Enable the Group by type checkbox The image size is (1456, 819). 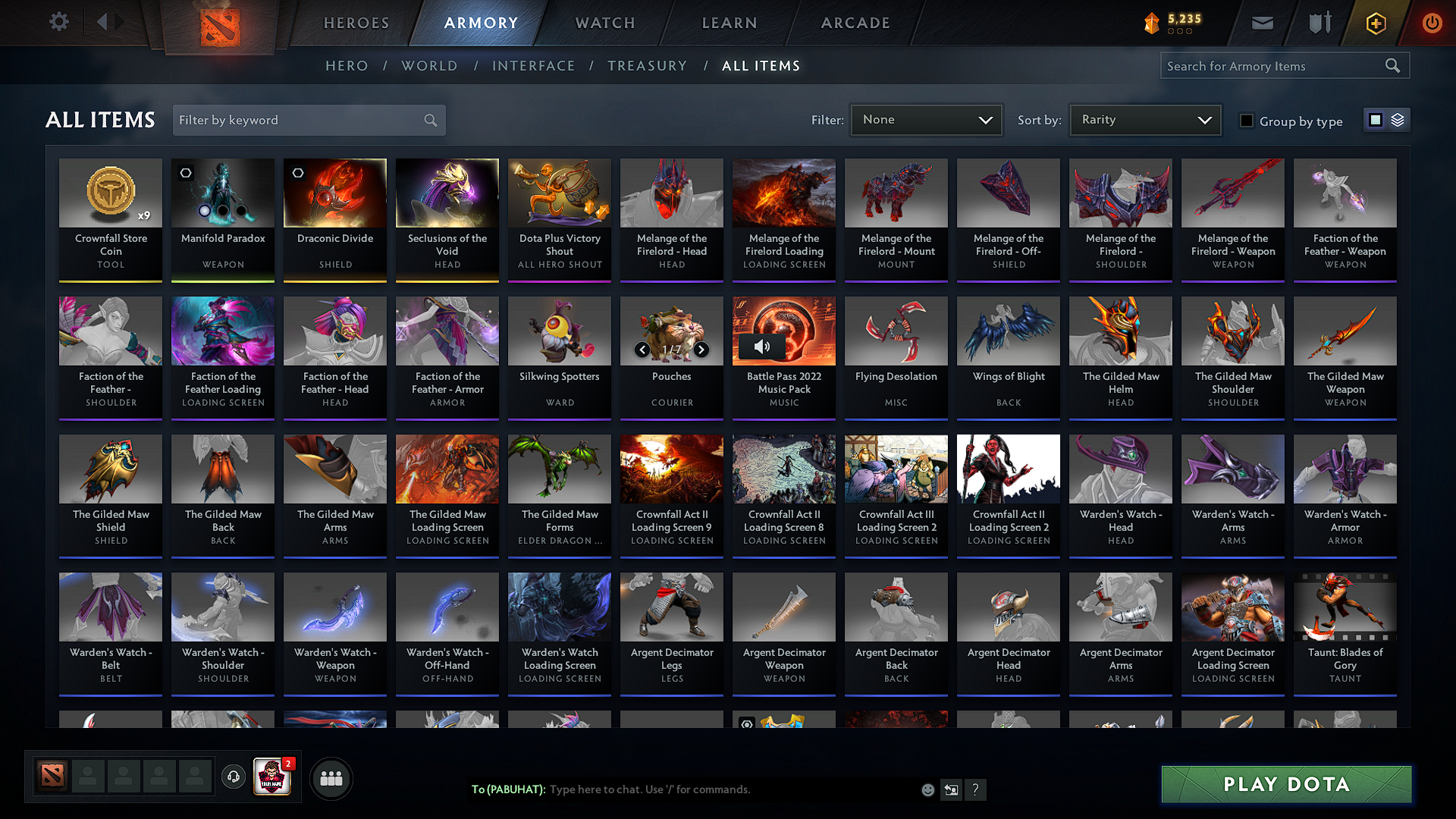1247,121
